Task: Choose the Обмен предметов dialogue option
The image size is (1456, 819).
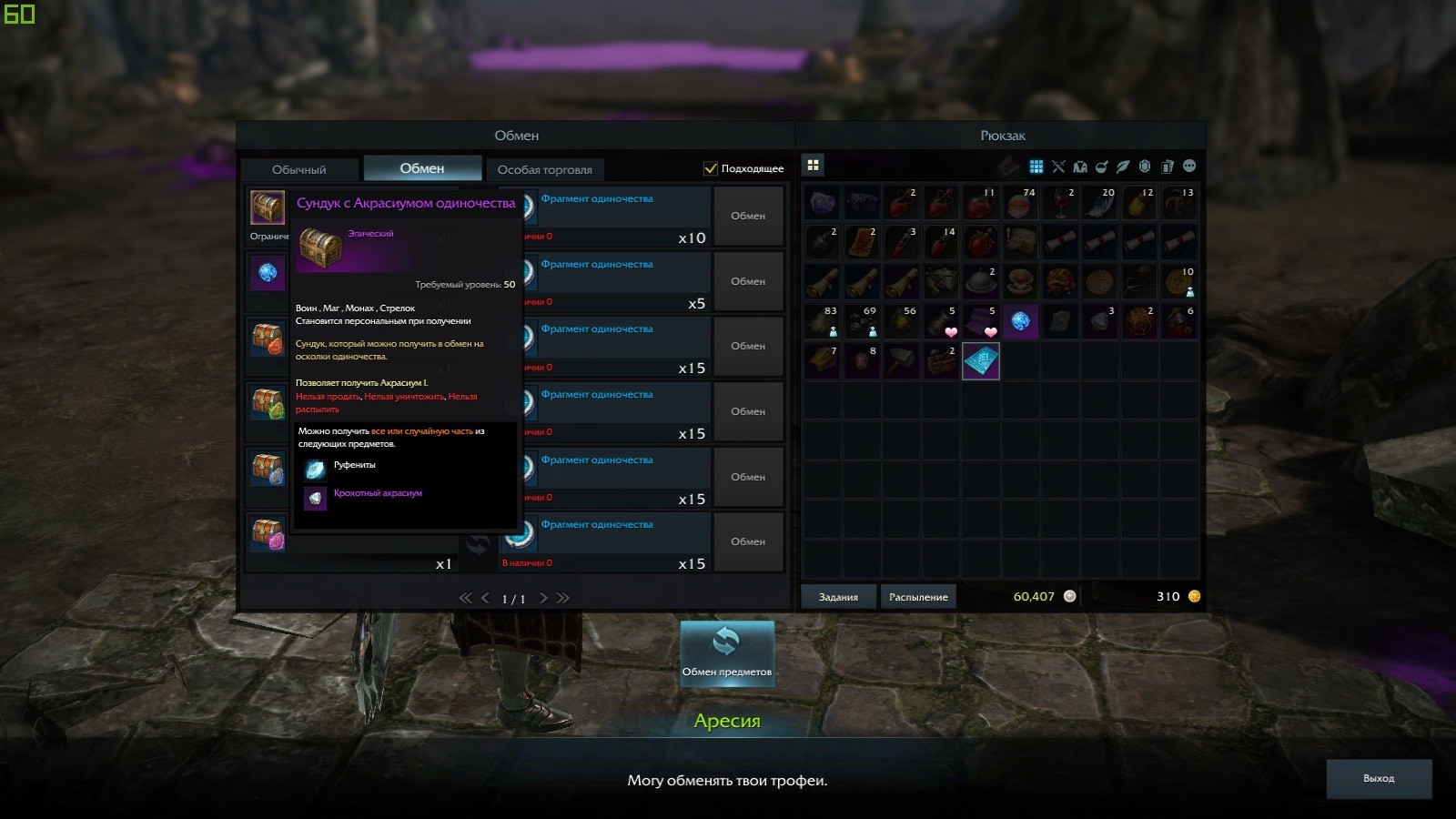Action: click(x=726, y=652)
